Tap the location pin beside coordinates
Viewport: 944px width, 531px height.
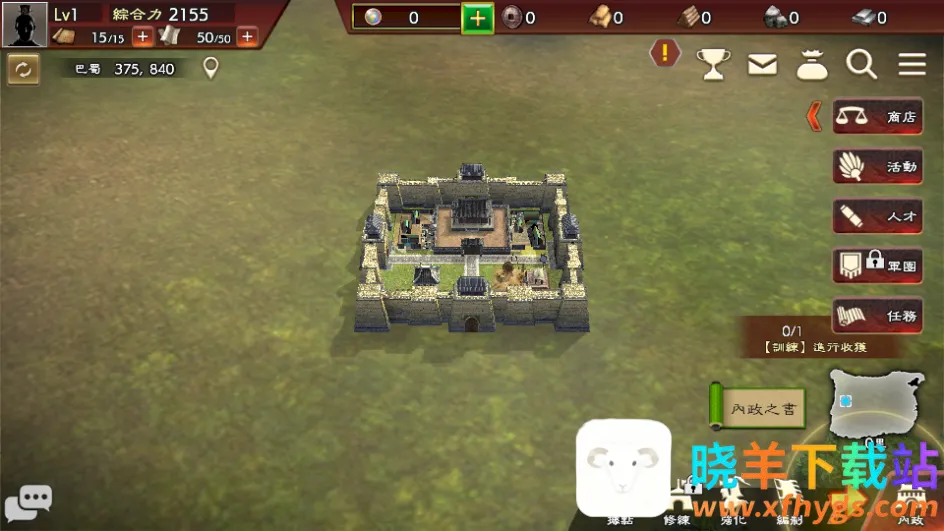click(210, 68)
